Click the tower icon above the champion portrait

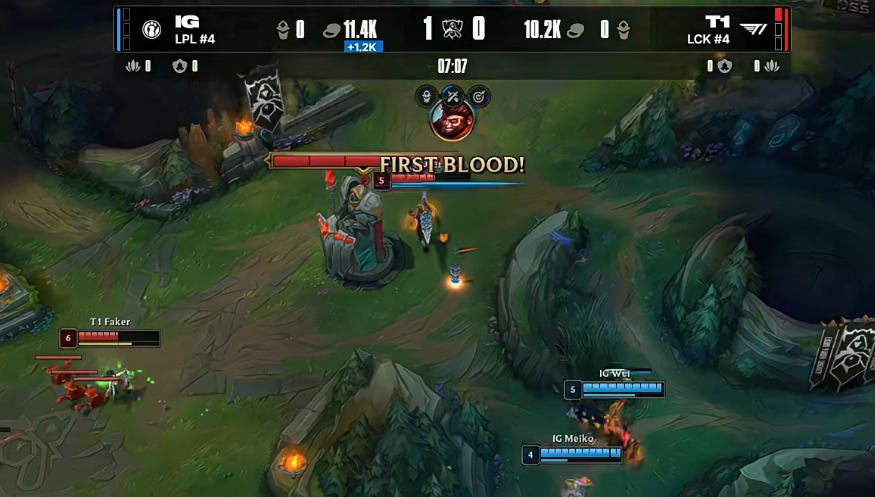427,96
